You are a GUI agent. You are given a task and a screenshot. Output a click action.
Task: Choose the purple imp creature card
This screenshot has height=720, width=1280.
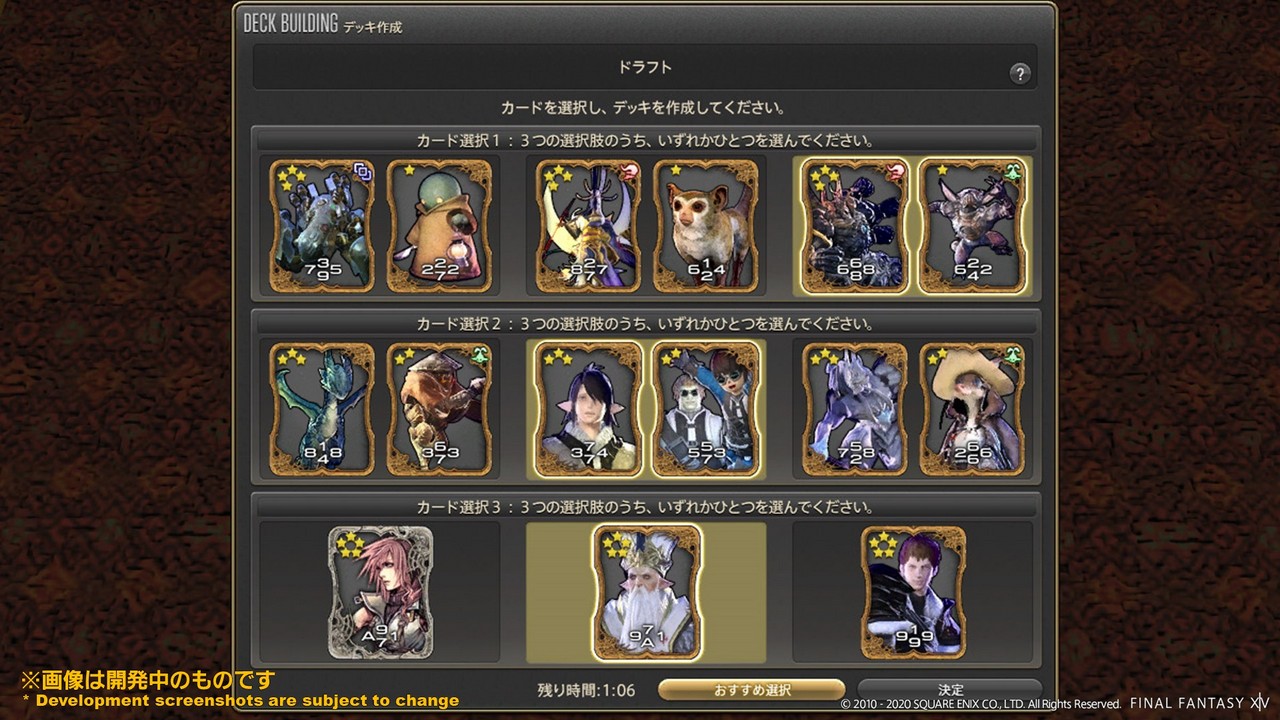point(971,226)
